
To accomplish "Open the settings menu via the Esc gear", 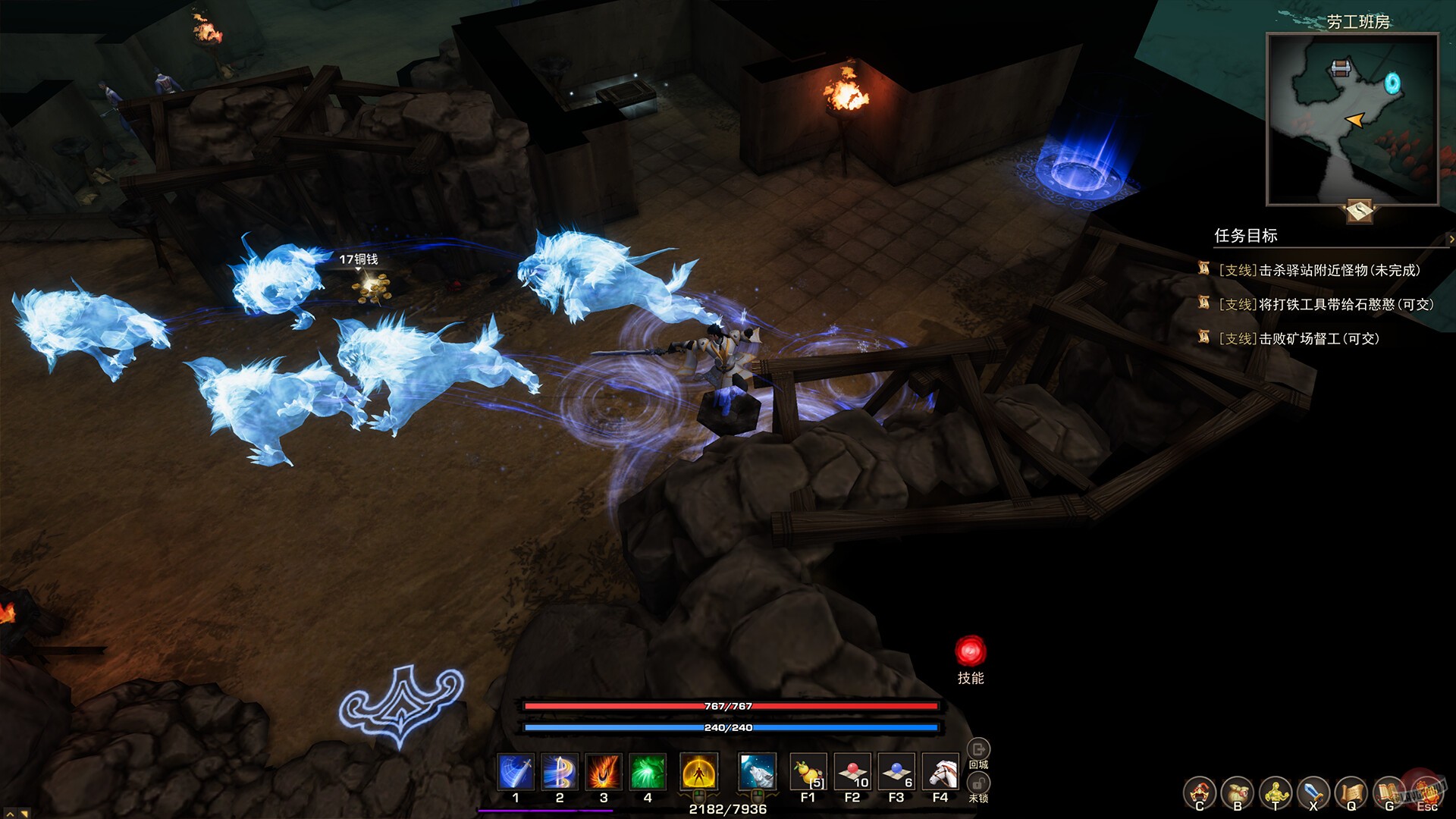I will click(x=1429, y=791).
